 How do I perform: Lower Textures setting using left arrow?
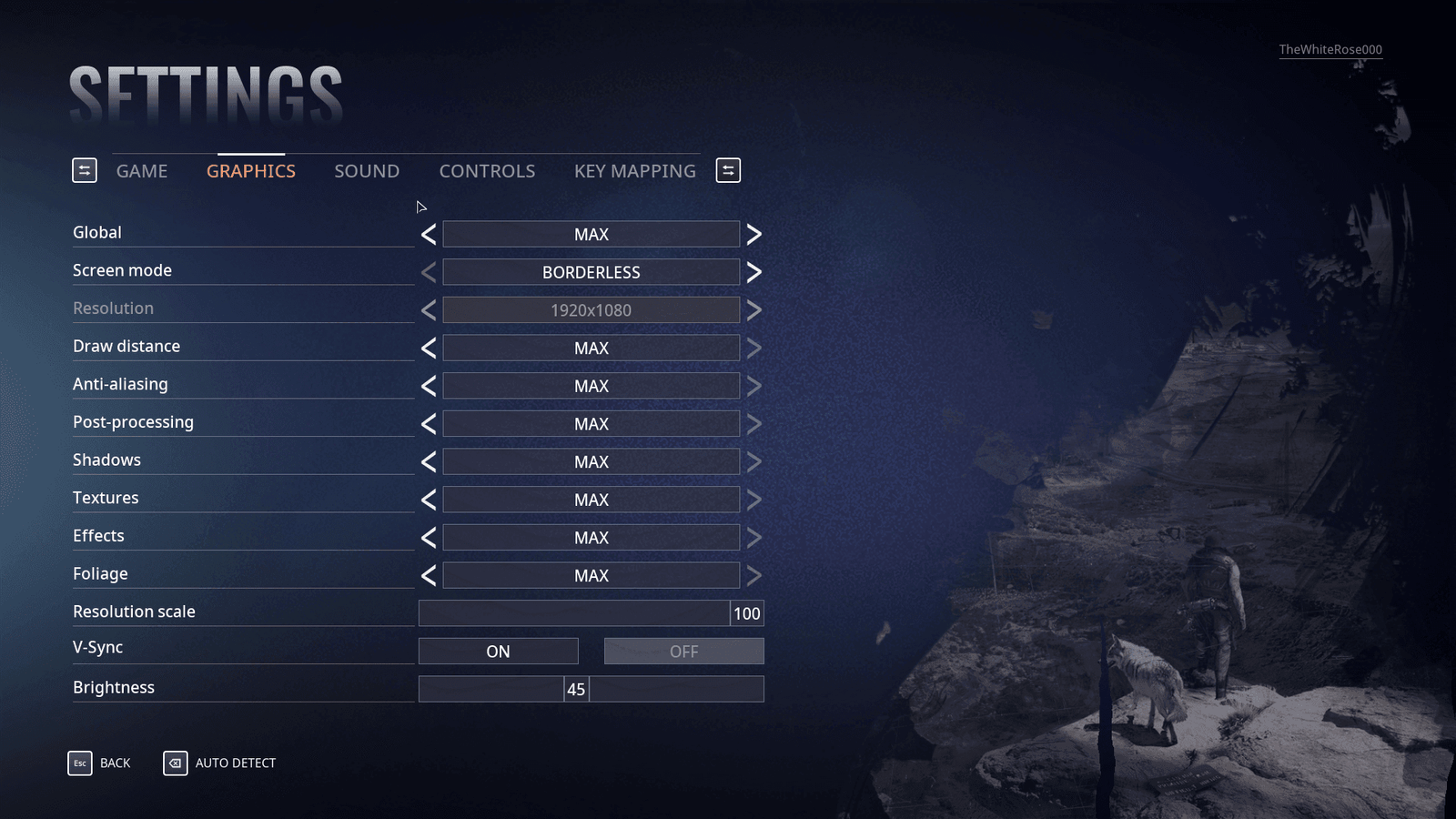pos(429,500)
